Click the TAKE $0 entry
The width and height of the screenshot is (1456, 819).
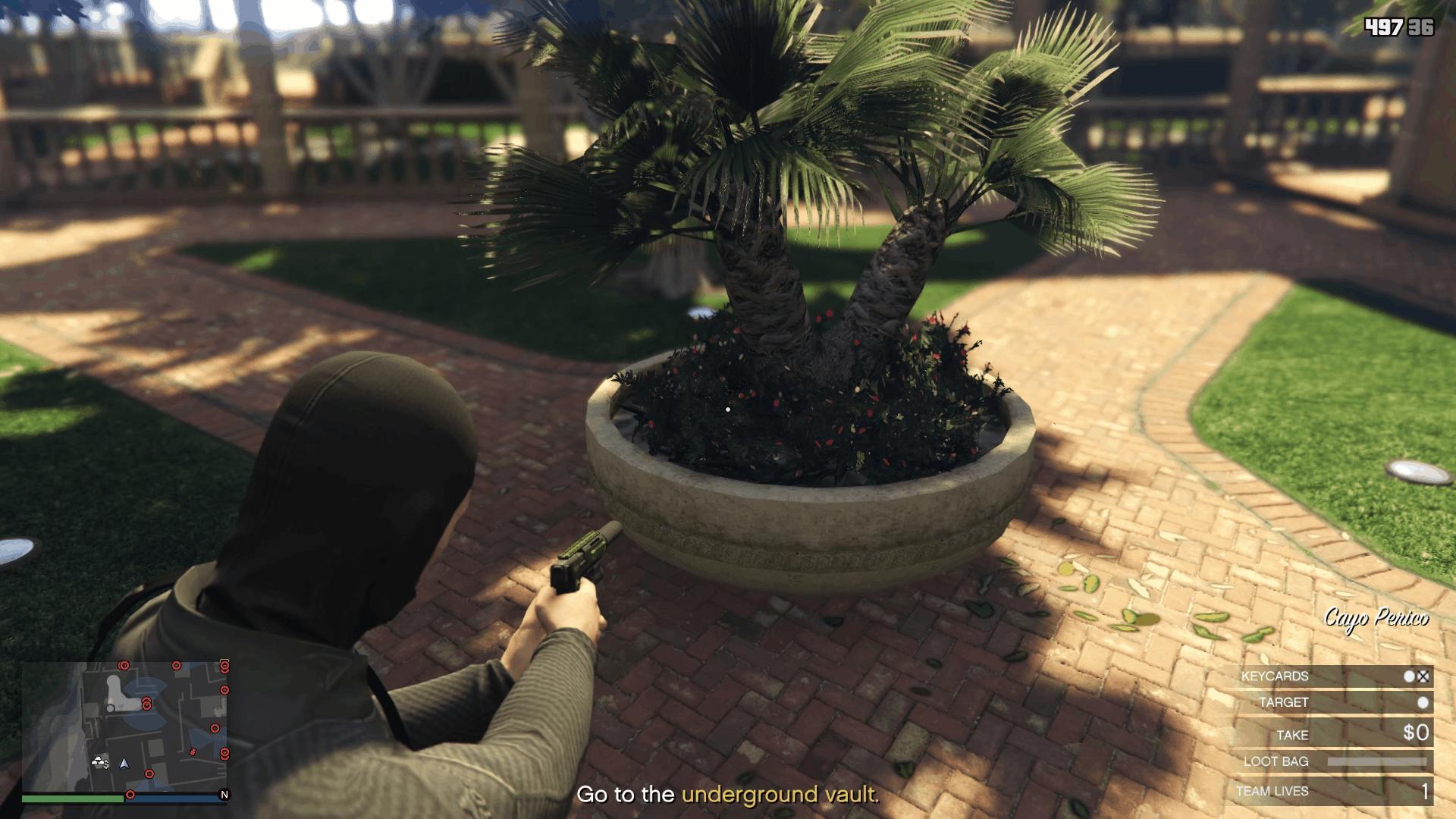1417,733
